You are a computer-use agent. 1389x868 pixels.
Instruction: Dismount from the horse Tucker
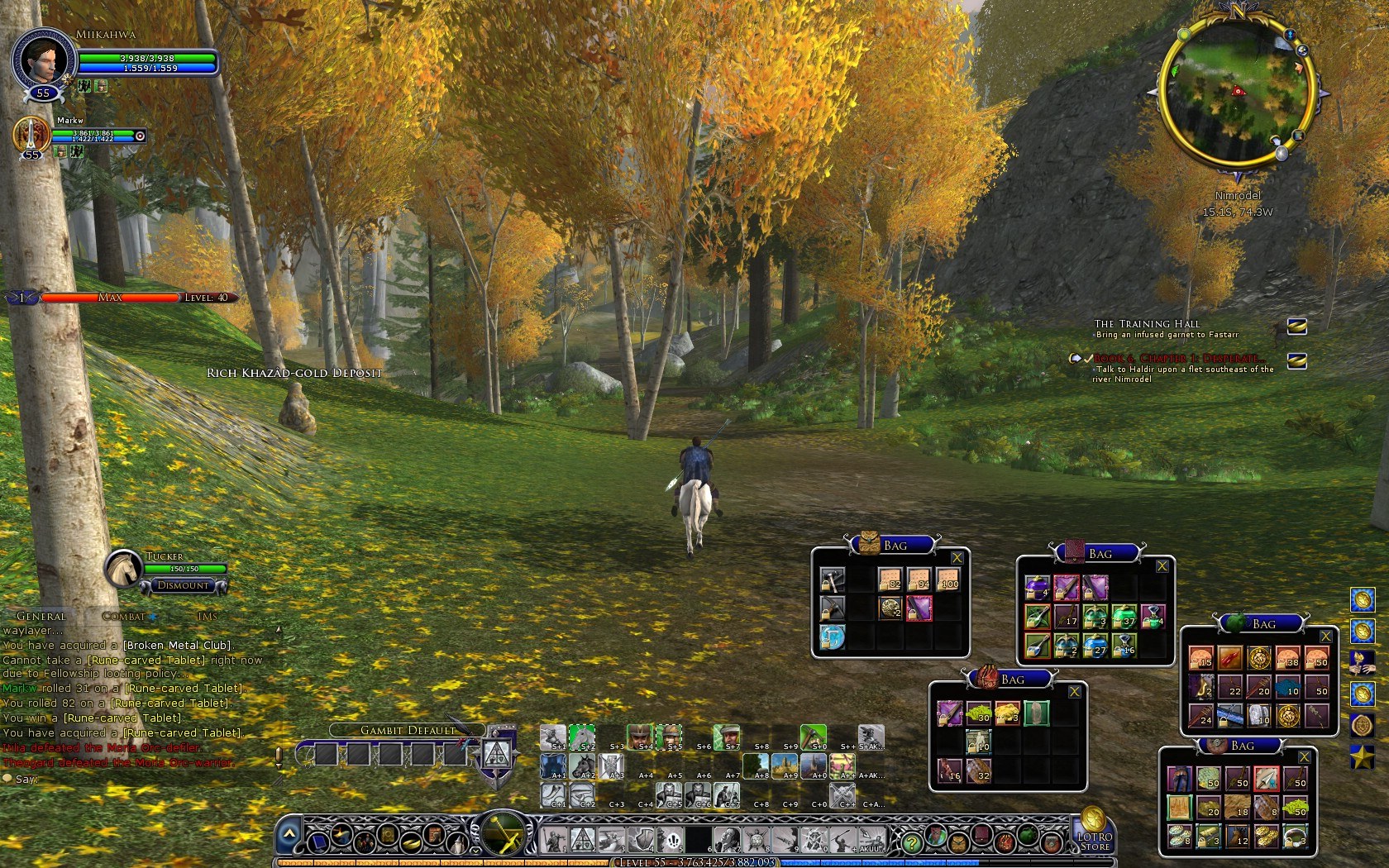(x=184, y=585)
